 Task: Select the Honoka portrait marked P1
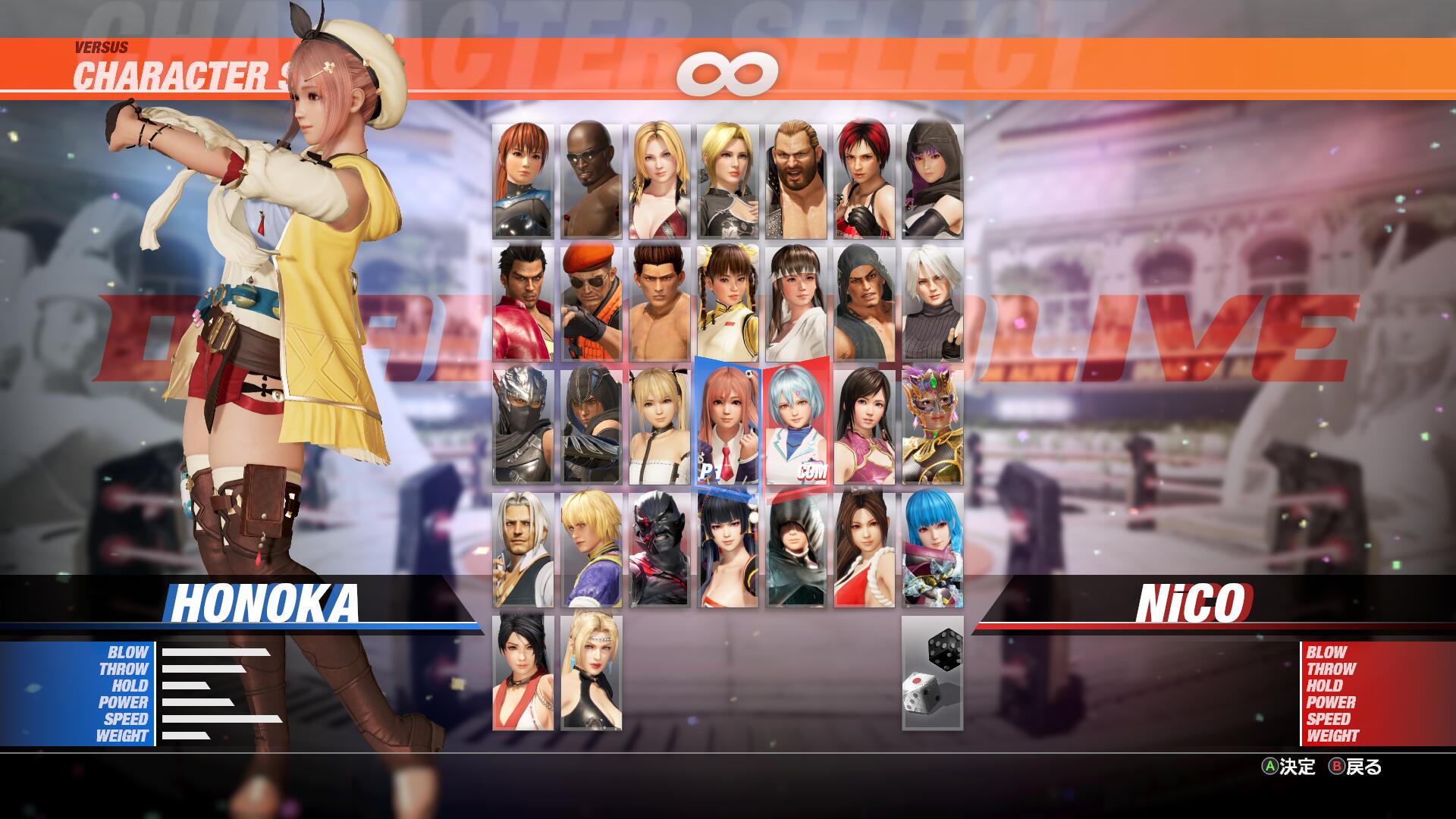[x=727, y=426]
